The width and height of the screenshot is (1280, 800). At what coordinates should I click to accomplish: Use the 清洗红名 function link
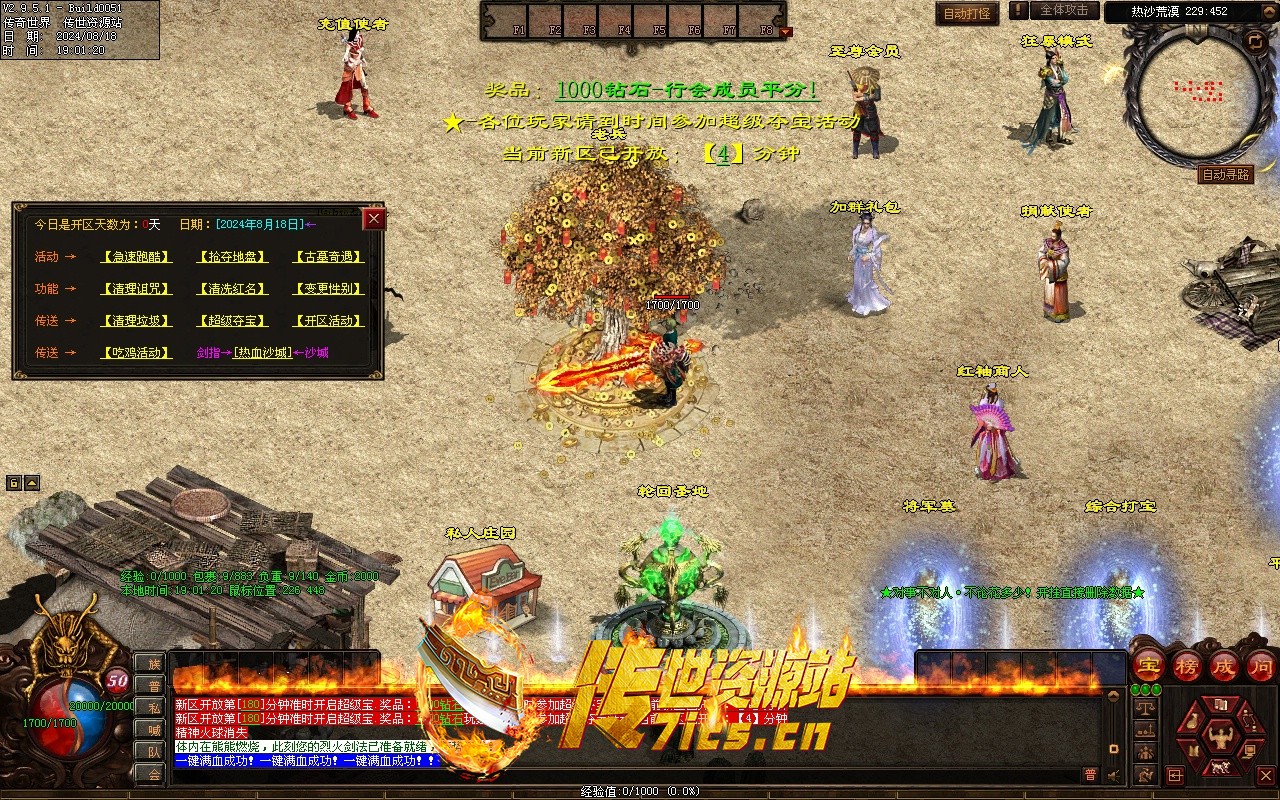232,289
